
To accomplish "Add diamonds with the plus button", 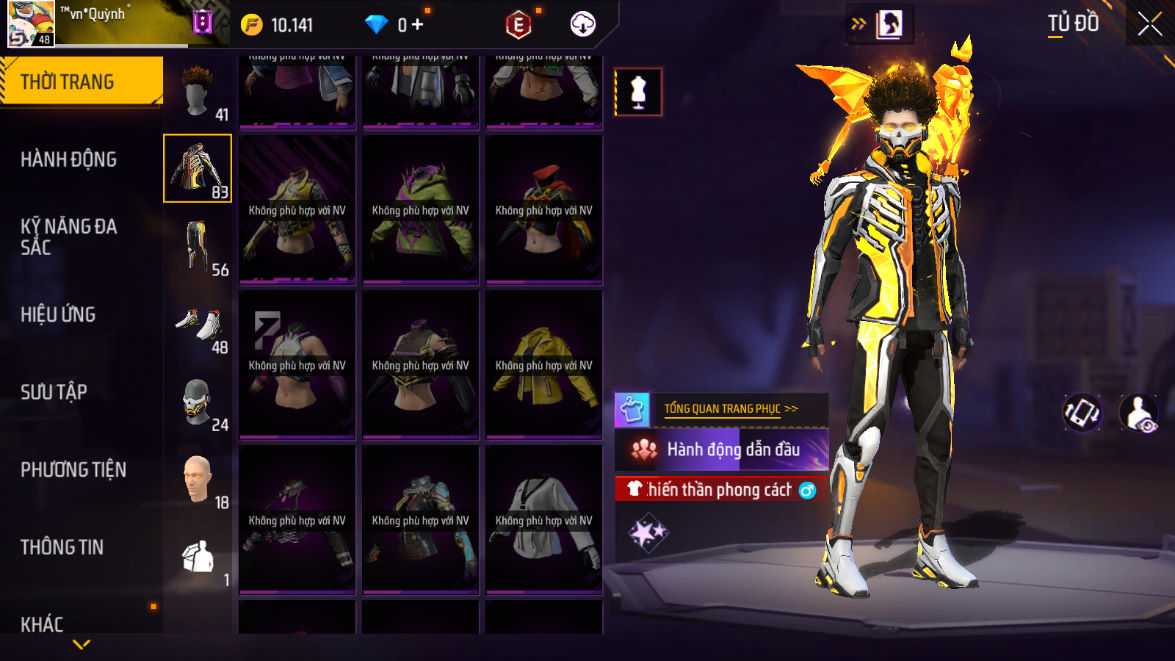I will pyautogui.click(x=417, y=25).
